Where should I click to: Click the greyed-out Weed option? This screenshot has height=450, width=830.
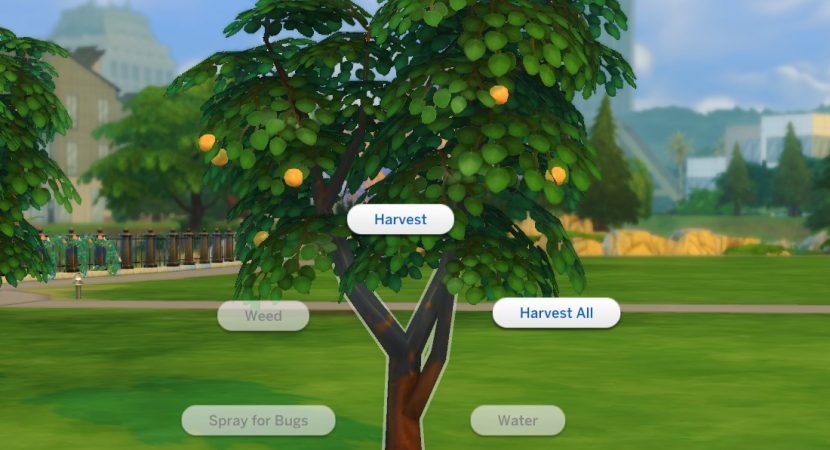(263, 316)
